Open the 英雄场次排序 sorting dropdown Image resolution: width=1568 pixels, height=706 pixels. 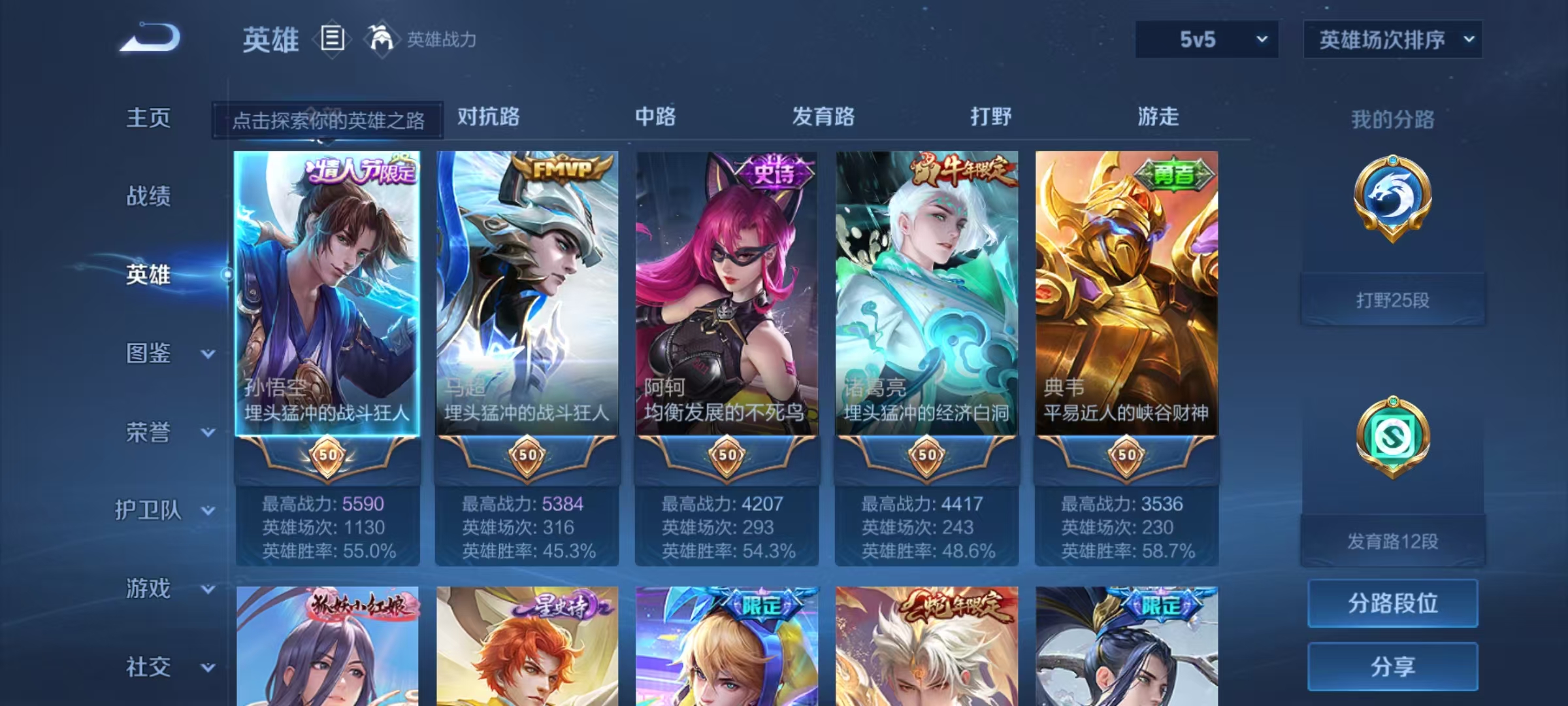tap(1392, 39)
